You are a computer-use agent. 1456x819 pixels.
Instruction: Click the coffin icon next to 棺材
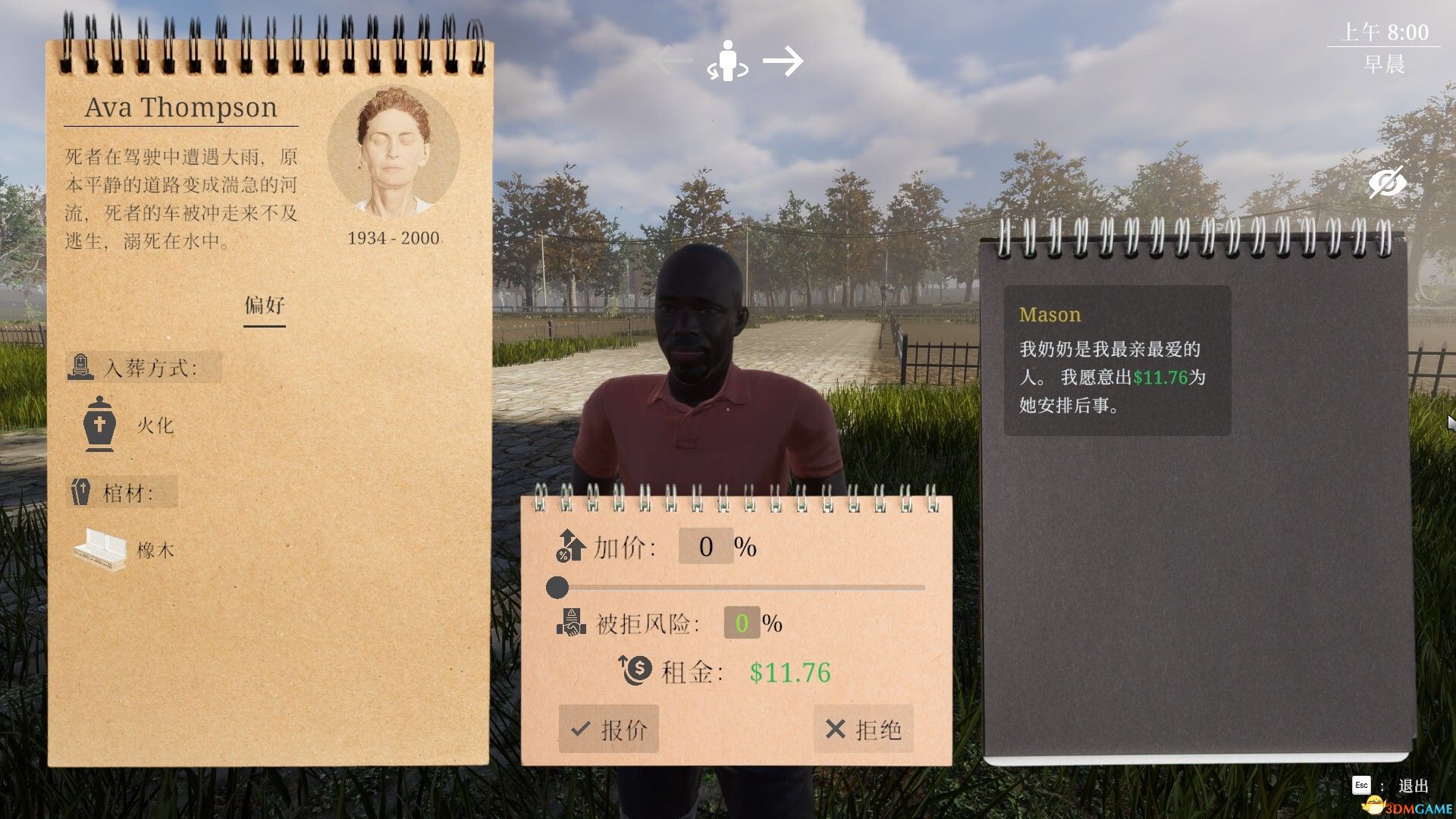(x=82, y=491)
